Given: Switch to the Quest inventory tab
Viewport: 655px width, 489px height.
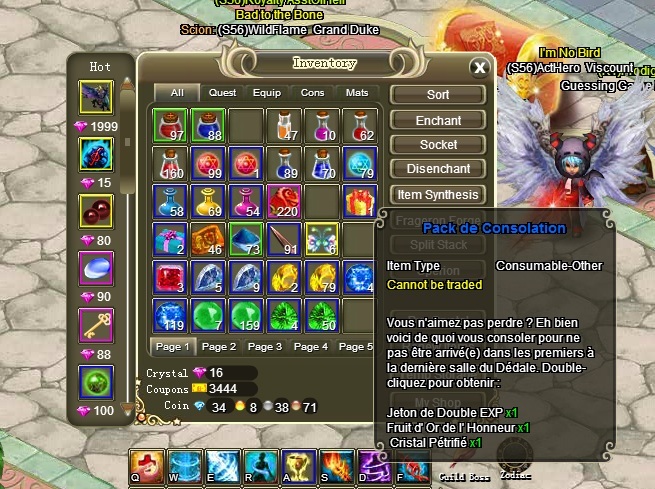Looking at the screenshot, I should pos(222,93).
